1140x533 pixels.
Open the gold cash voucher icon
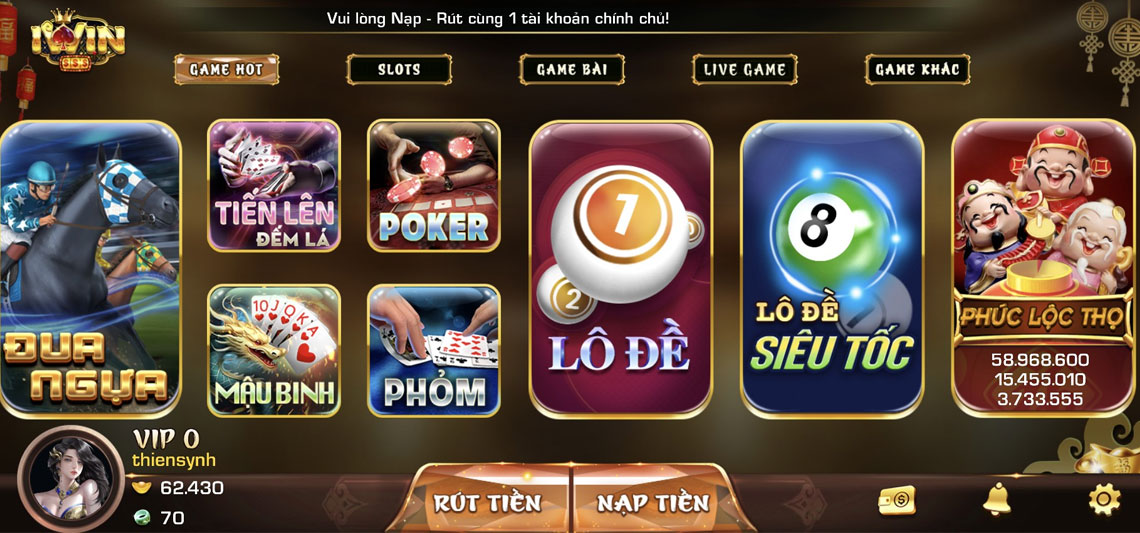point(897,501)
